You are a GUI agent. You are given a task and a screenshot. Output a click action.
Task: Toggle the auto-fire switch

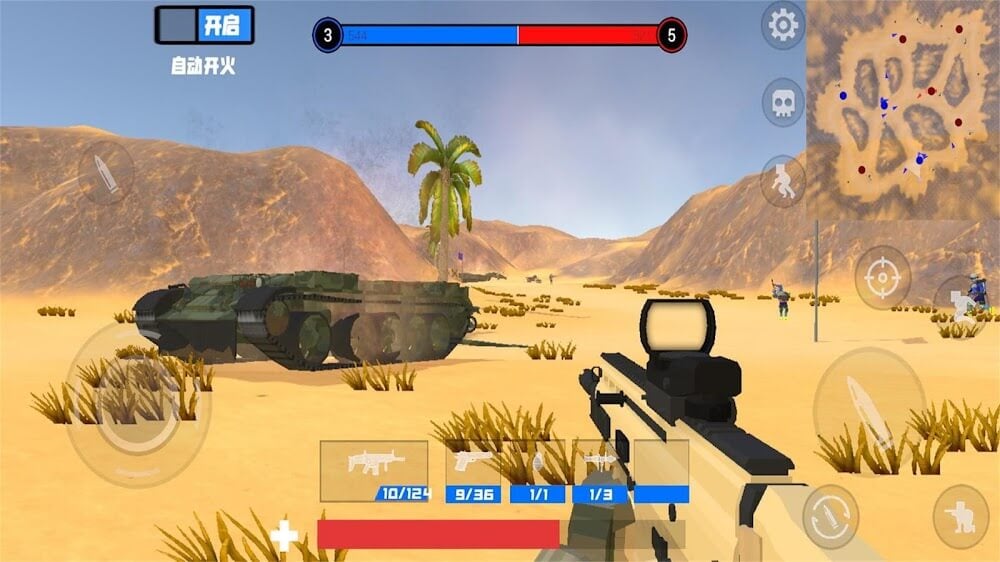204,25
